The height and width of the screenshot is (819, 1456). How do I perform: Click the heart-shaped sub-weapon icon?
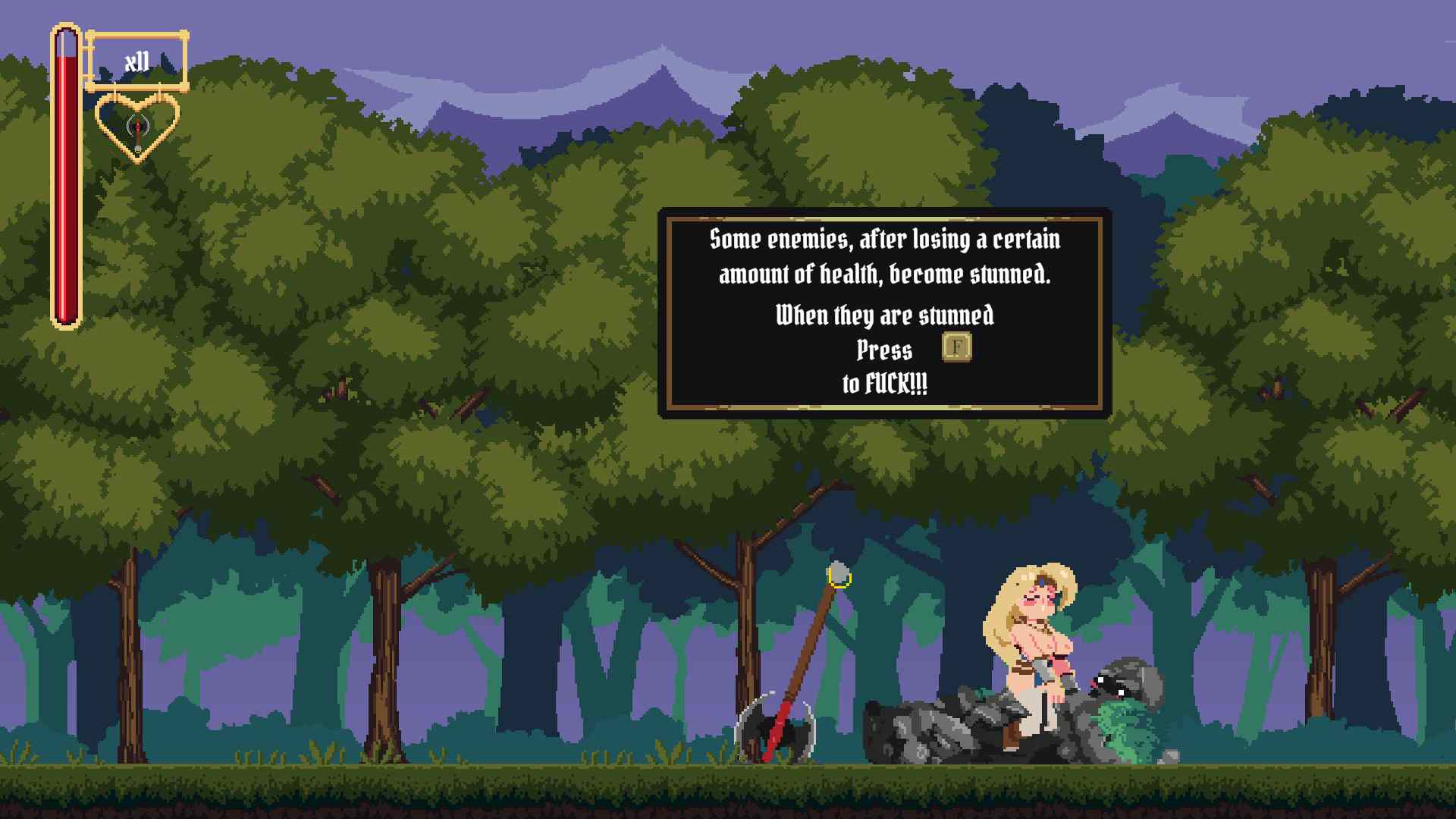[x=137, y=127]
